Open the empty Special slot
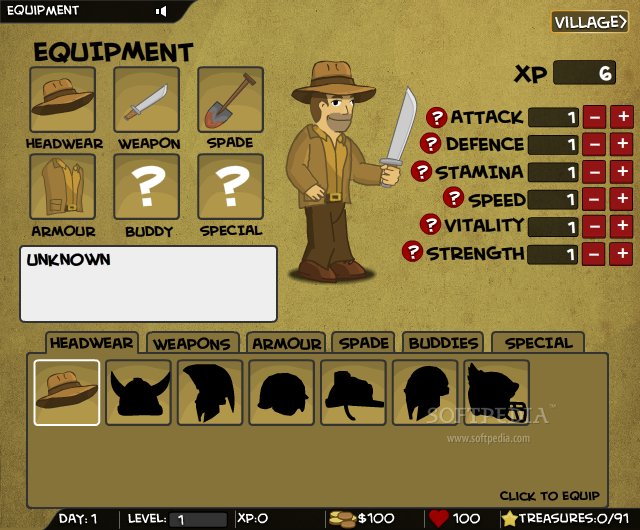The image size is (640, 530). pyautogui.click(x=230, y=187)
